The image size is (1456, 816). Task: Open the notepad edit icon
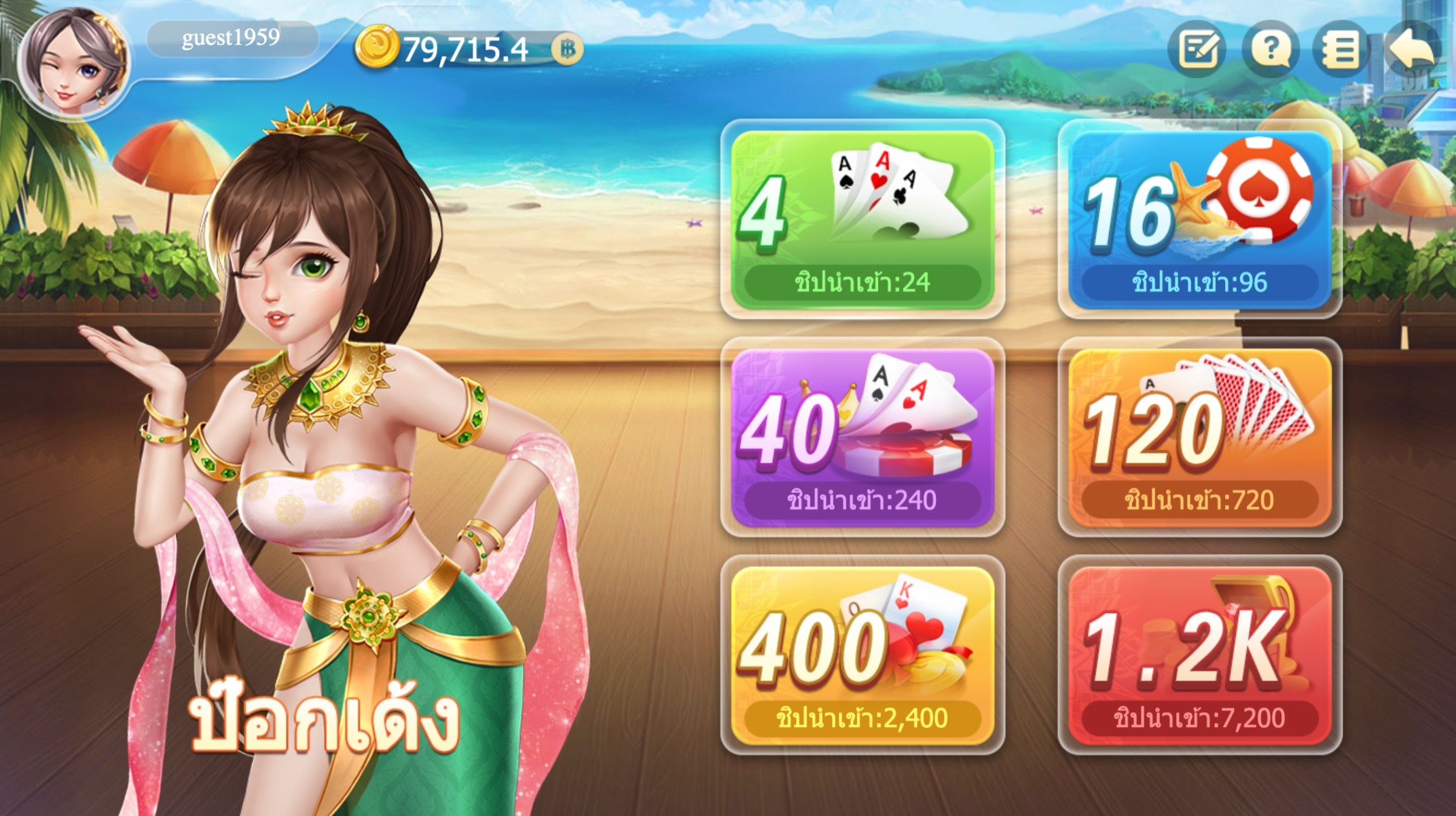tap(1197, 50)
